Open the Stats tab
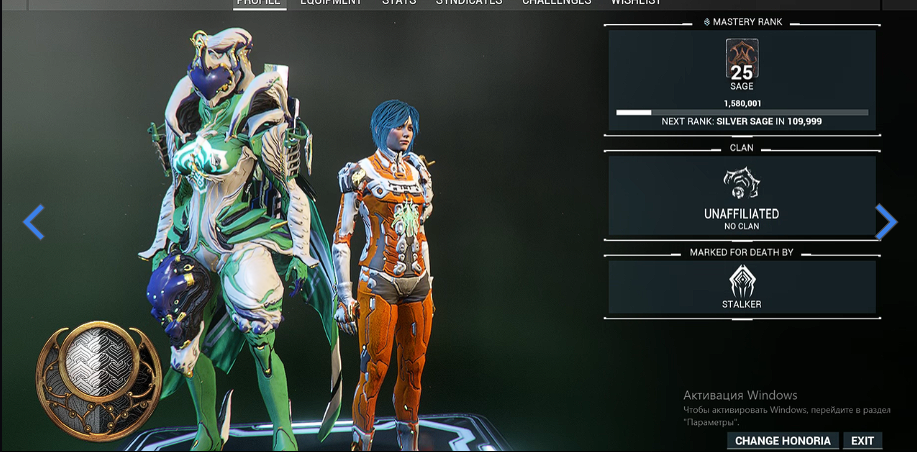The width and height of the screenshot is (917, 452). 399,3
